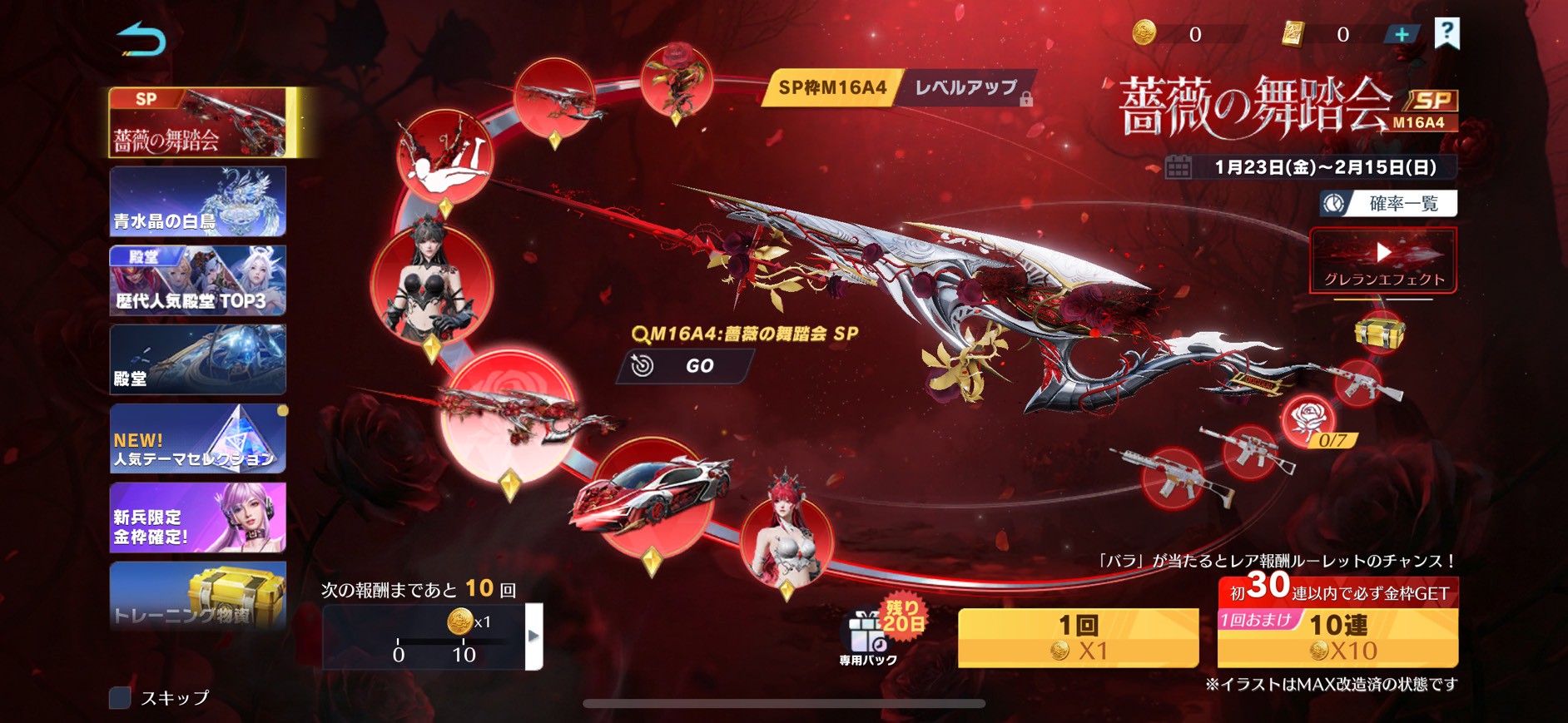Open the rose 0/7 roulette counter

[1312, 421]
